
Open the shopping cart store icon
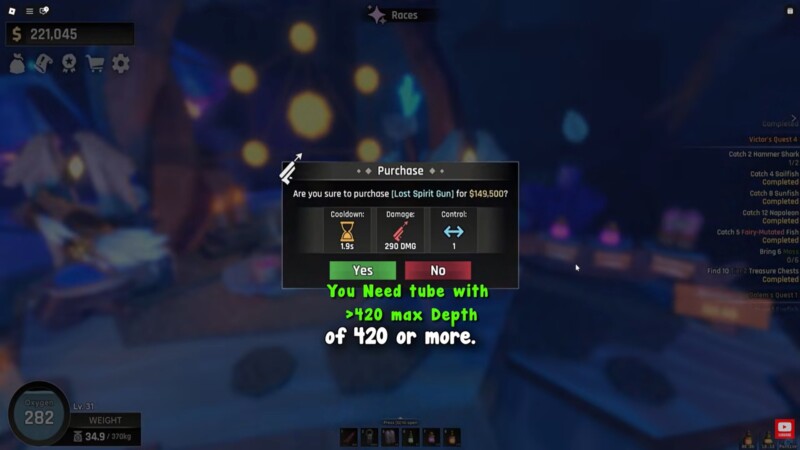point(95,64)
